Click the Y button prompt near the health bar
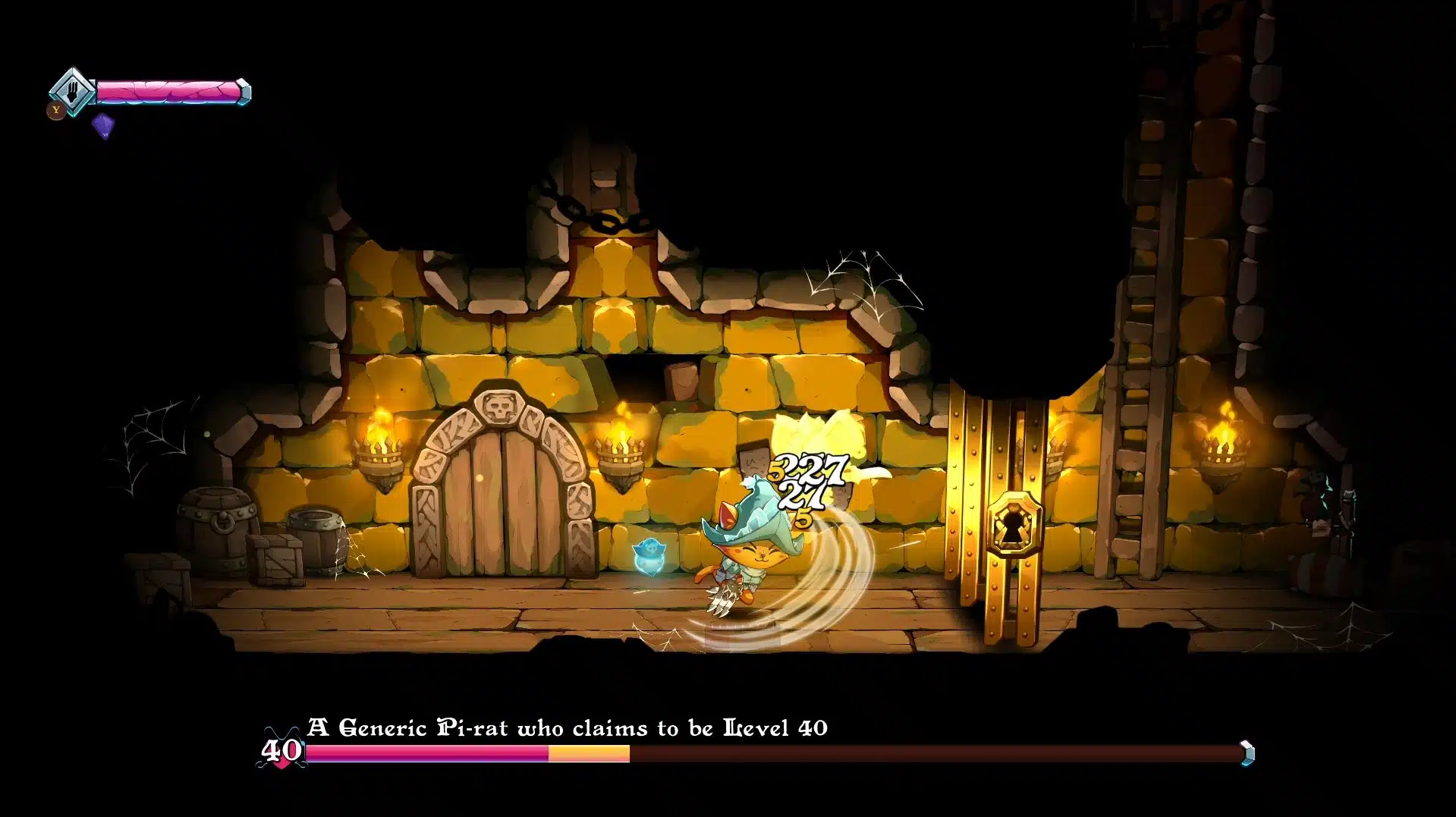1456x817 pixels. point(55,111)
